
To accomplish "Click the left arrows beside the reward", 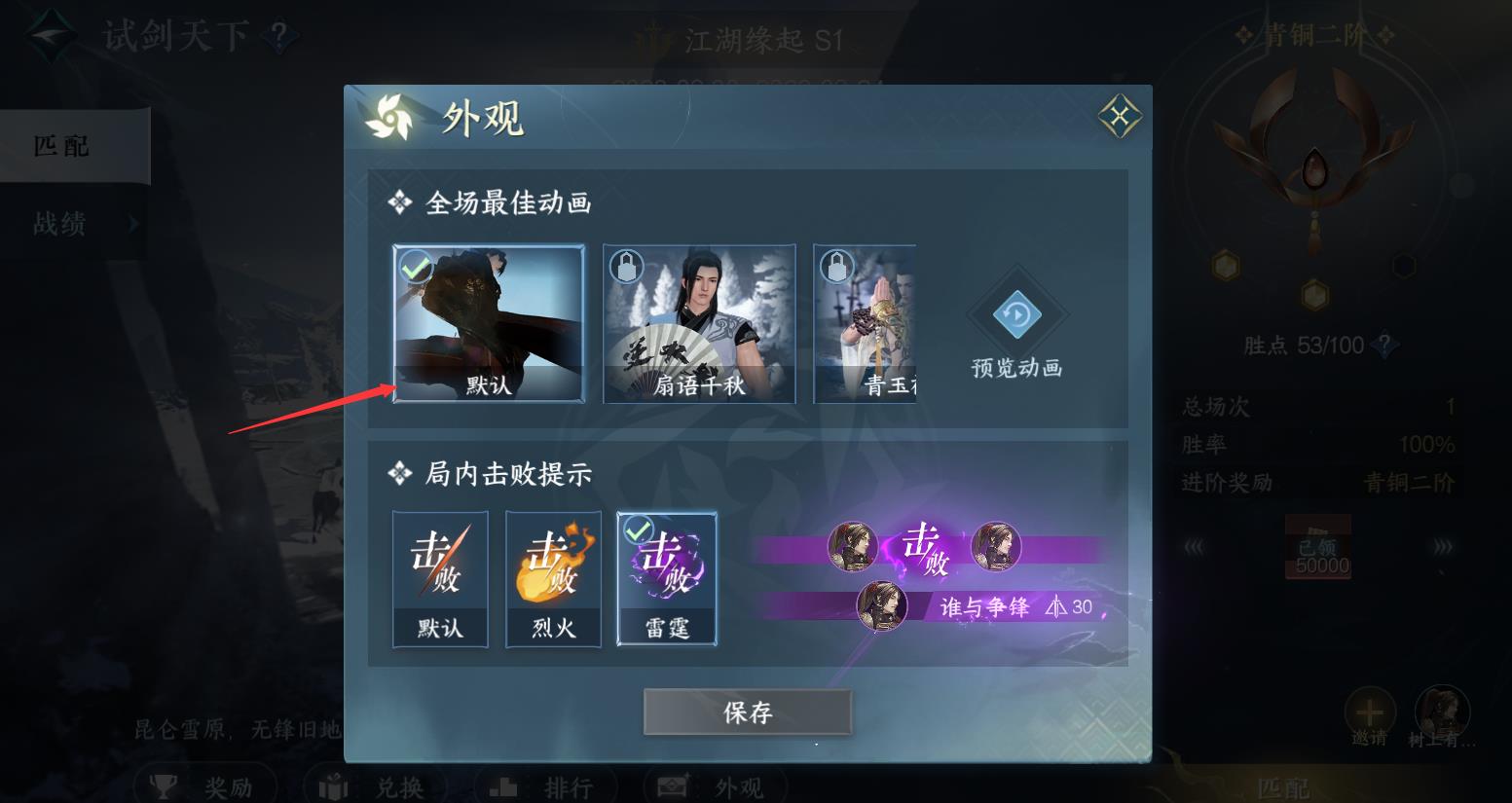I will (1196, 547).
